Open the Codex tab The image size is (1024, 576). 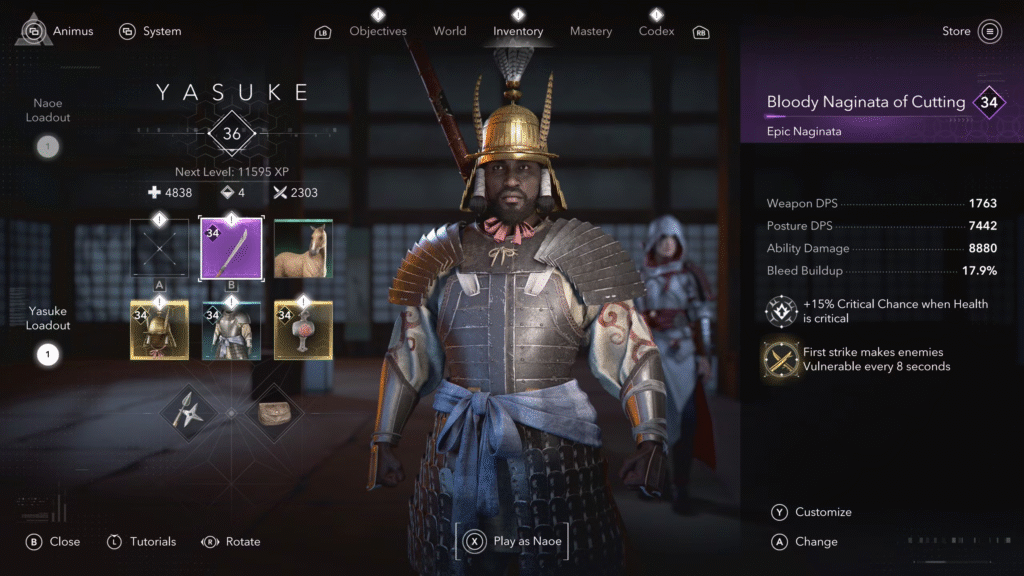(656, 31)
